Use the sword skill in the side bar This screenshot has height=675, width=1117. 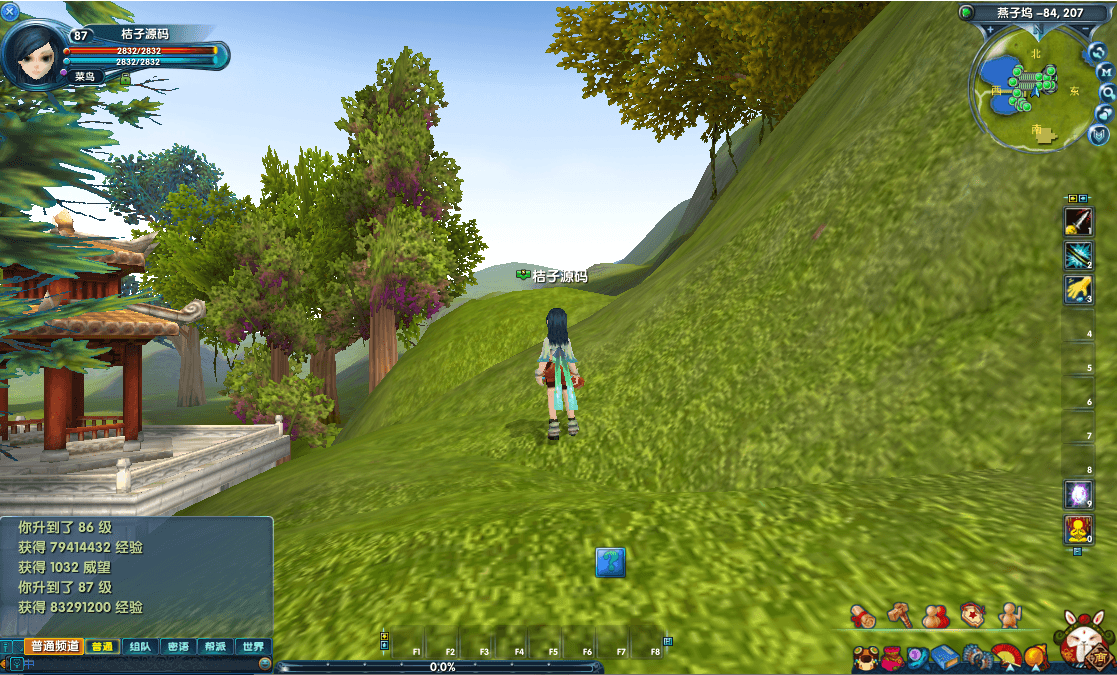point(1078,220)
